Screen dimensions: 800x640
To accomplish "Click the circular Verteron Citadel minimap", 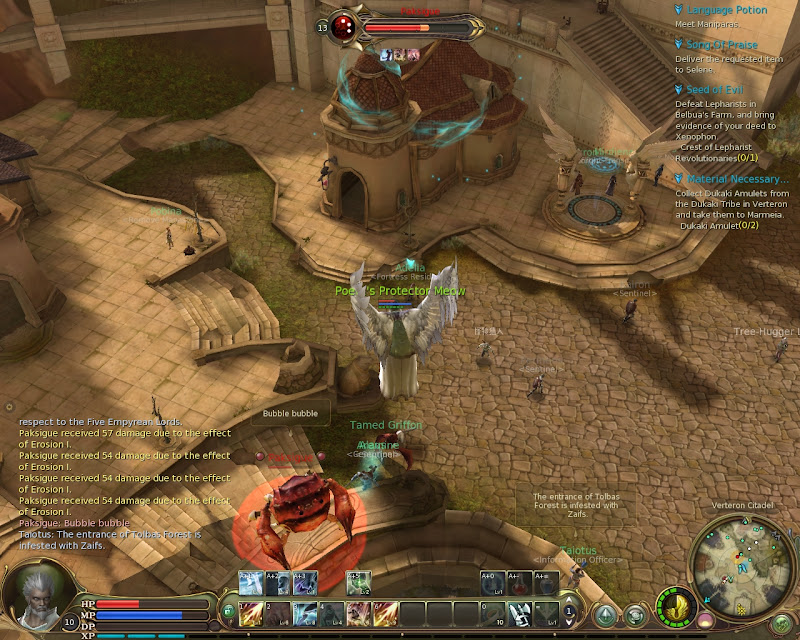I will coord(747,562).
